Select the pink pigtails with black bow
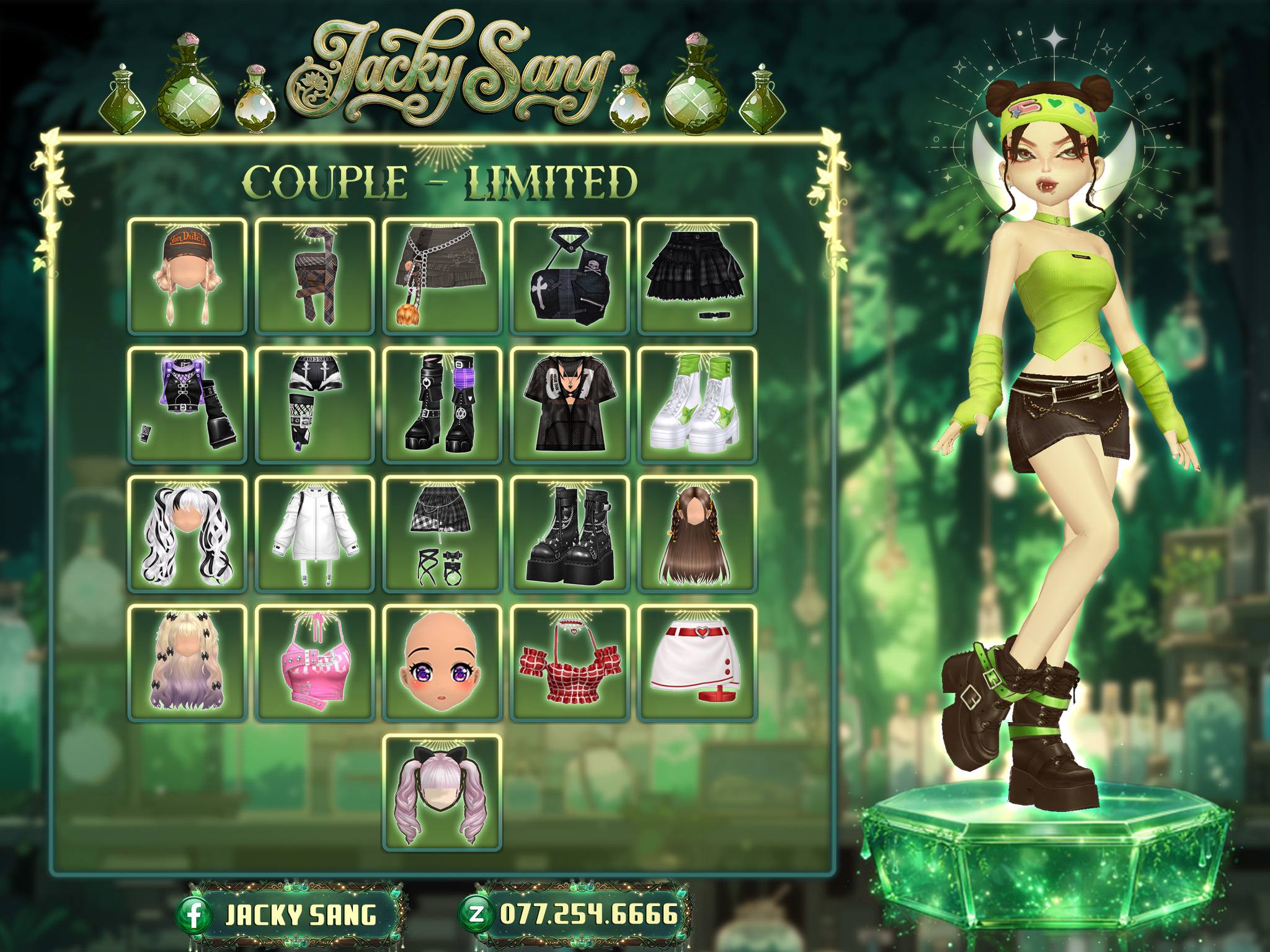The height and width of the screenshot is (952, 1270). pos(442,792)
